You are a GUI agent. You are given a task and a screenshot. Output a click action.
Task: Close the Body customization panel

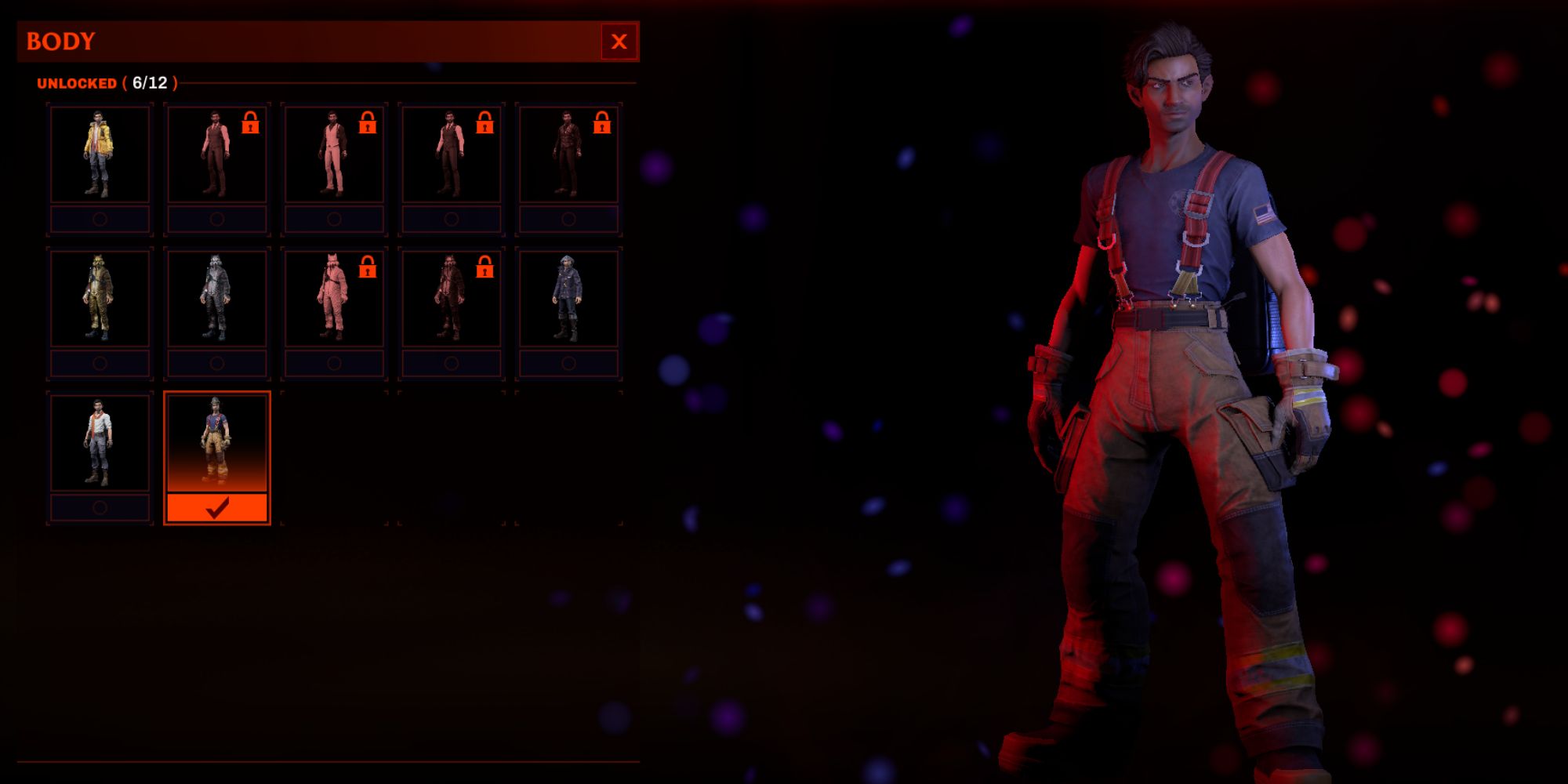click(619, 42)
